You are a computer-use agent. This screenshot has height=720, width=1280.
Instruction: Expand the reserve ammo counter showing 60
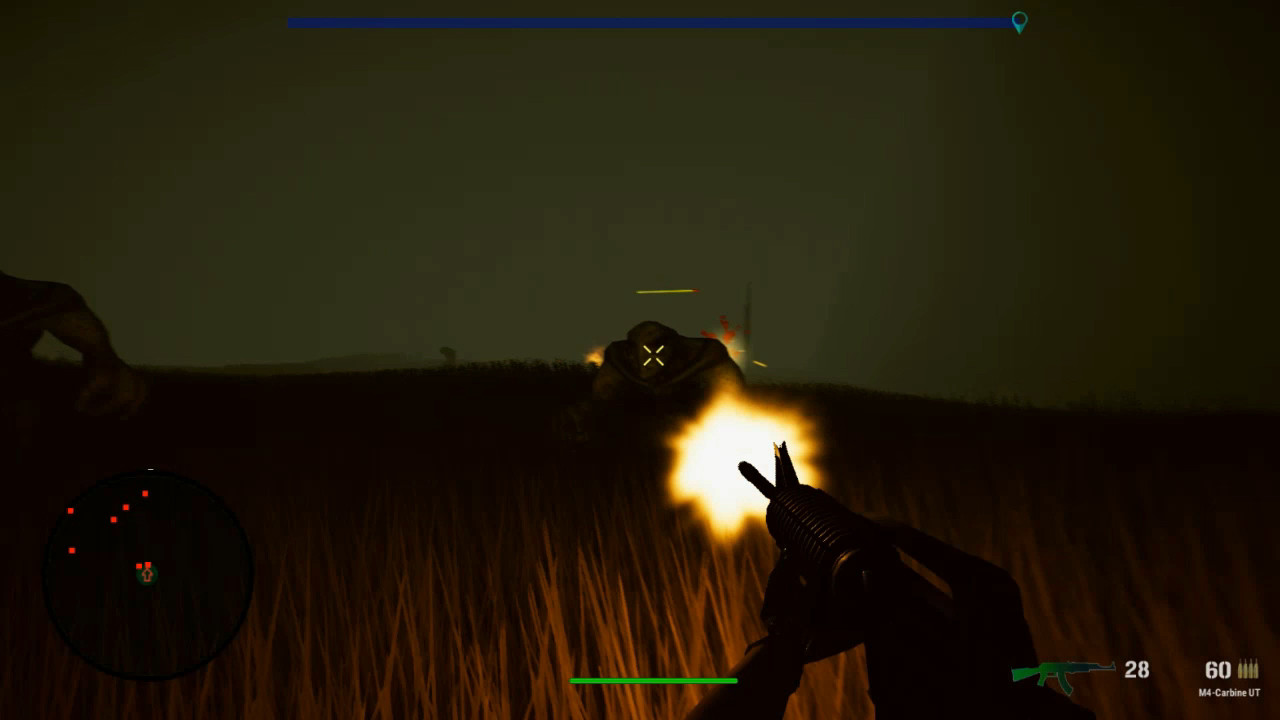[x=1217, y=670]
